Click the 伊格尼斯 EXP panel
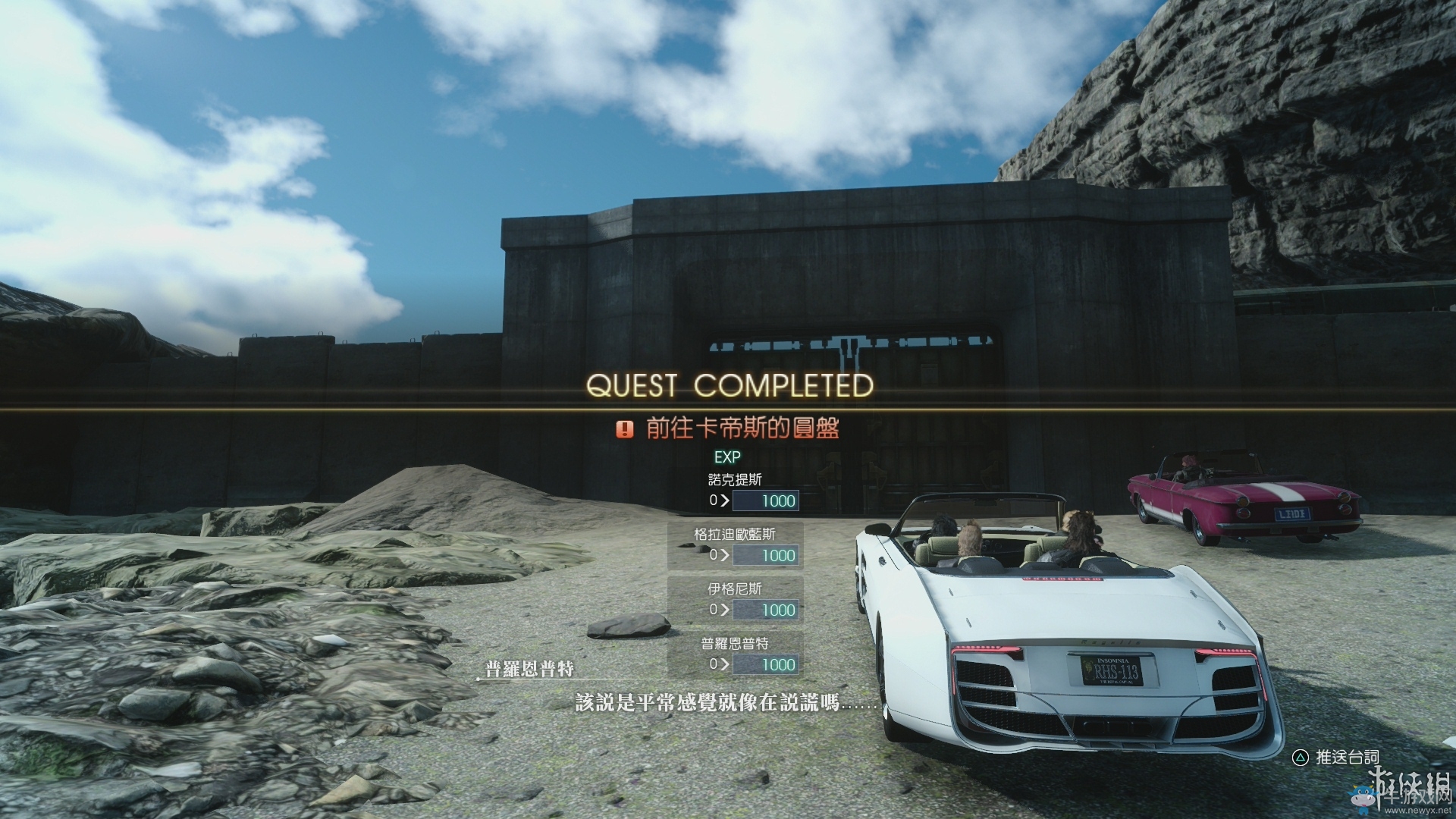The image size is (1456, 819). 736,600
